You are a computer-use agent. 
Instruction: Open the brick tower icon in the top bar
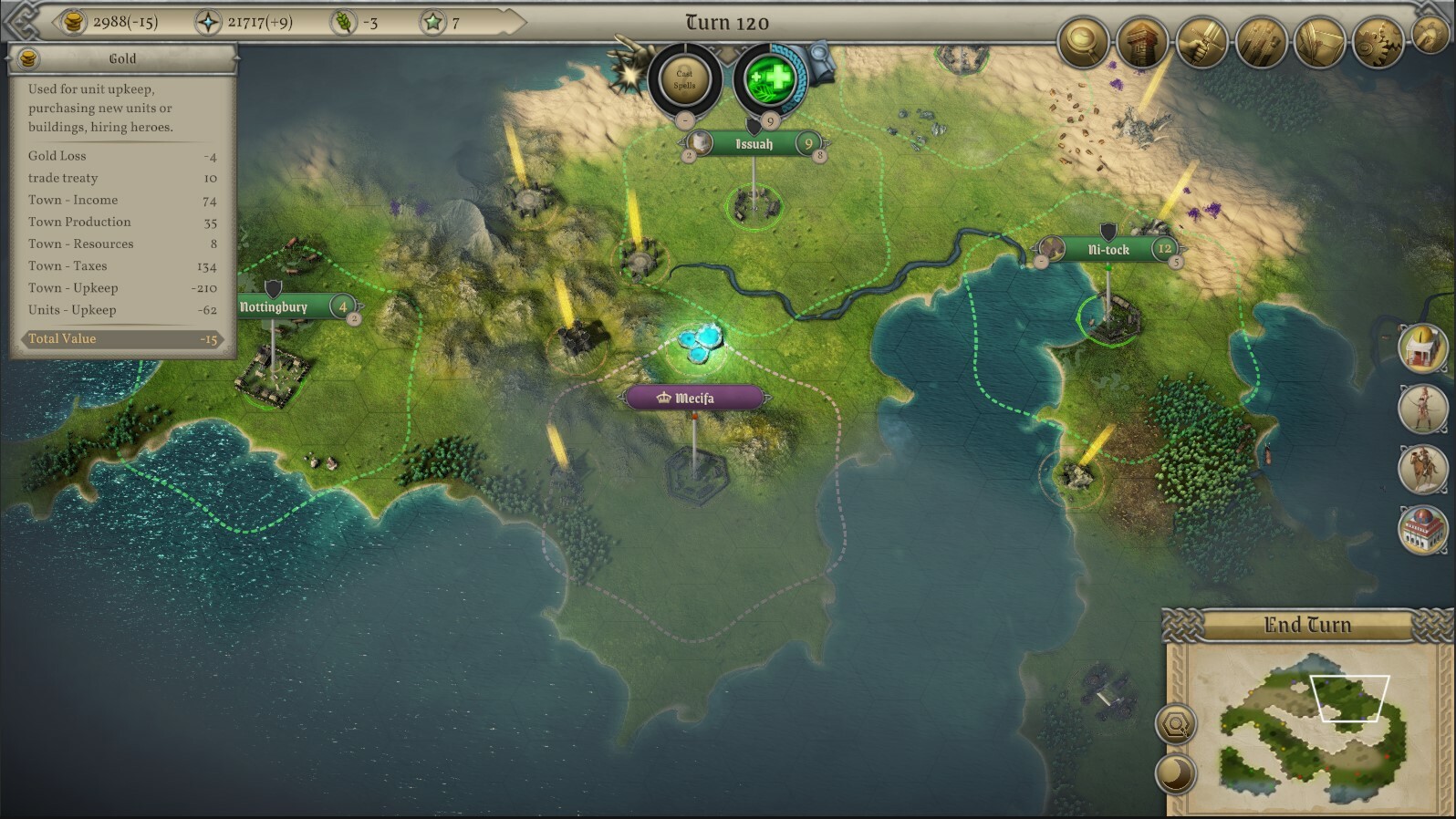[1142, 41]
